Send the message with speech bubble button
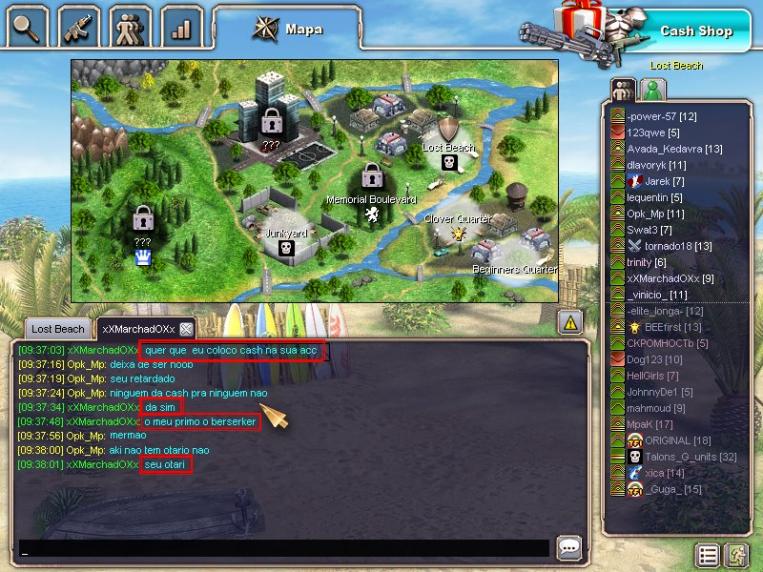Viewport: 763px width, 572px height. coord(570,548)
